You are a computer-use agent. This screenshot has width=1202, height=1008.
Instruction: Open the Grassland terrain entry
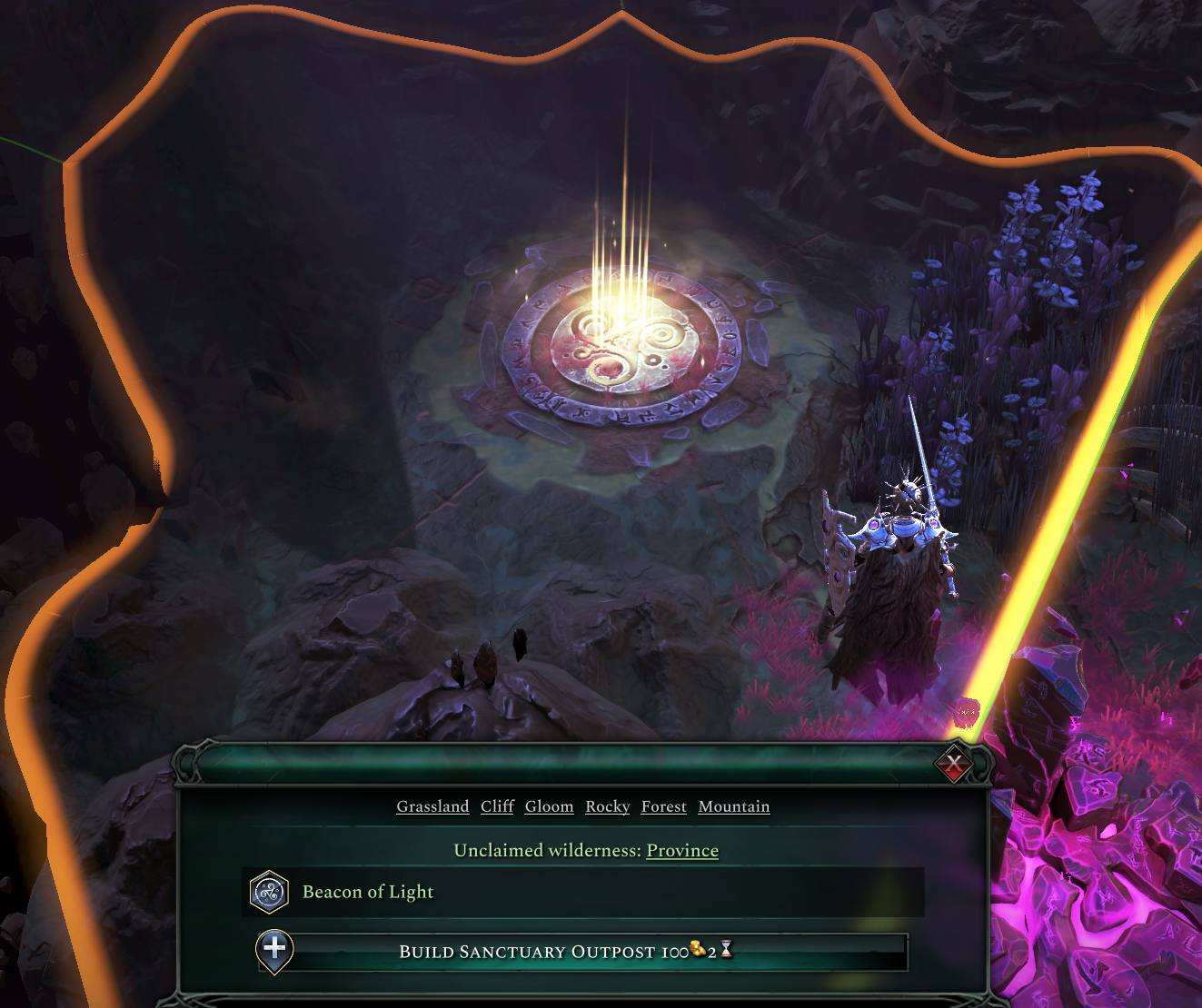point(432,806)
